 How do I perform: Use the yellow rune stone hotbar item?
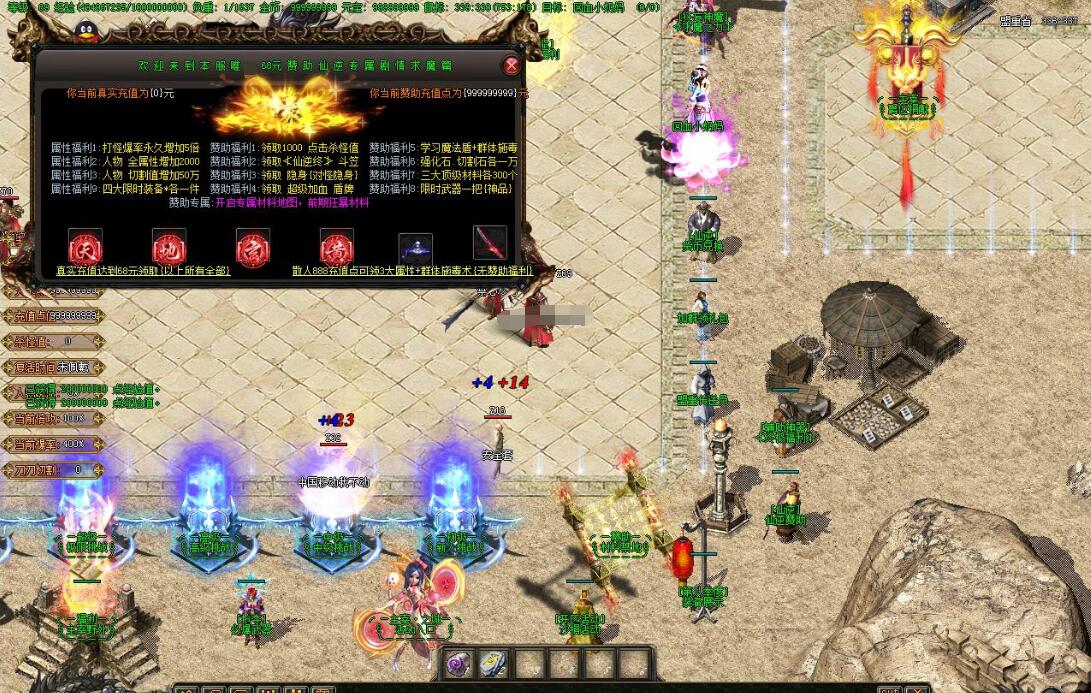(x=493, y=664)
